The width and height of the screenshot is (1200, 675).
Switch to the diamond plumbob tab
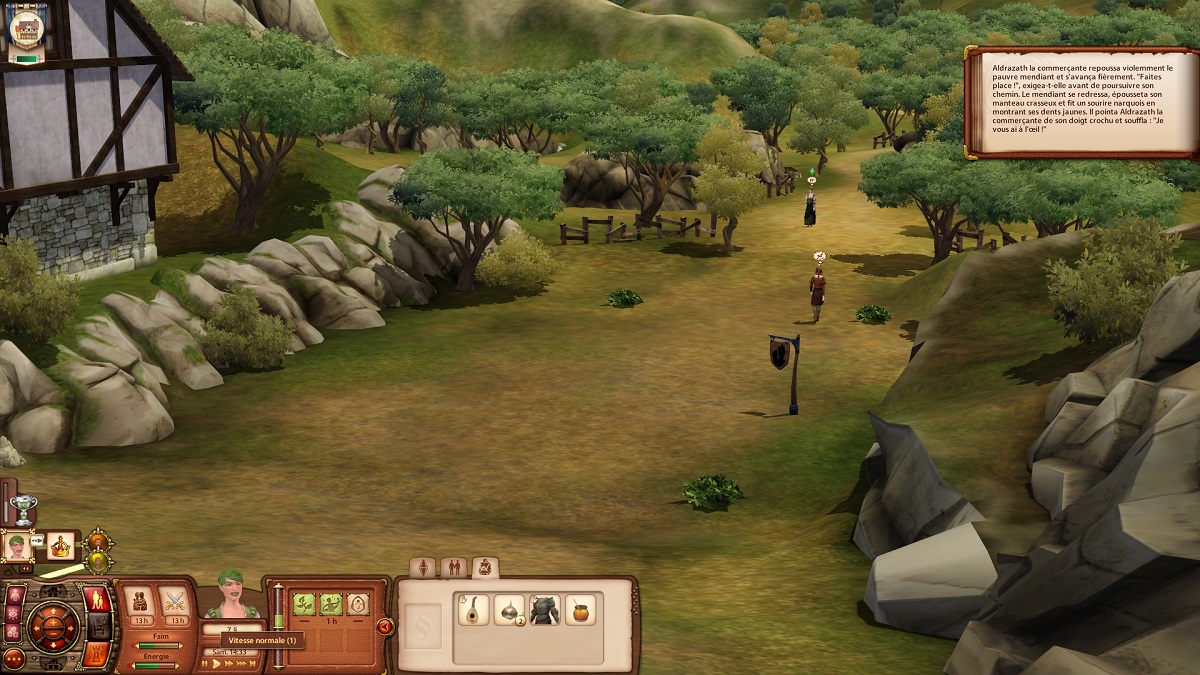click(x=424, y=568)
